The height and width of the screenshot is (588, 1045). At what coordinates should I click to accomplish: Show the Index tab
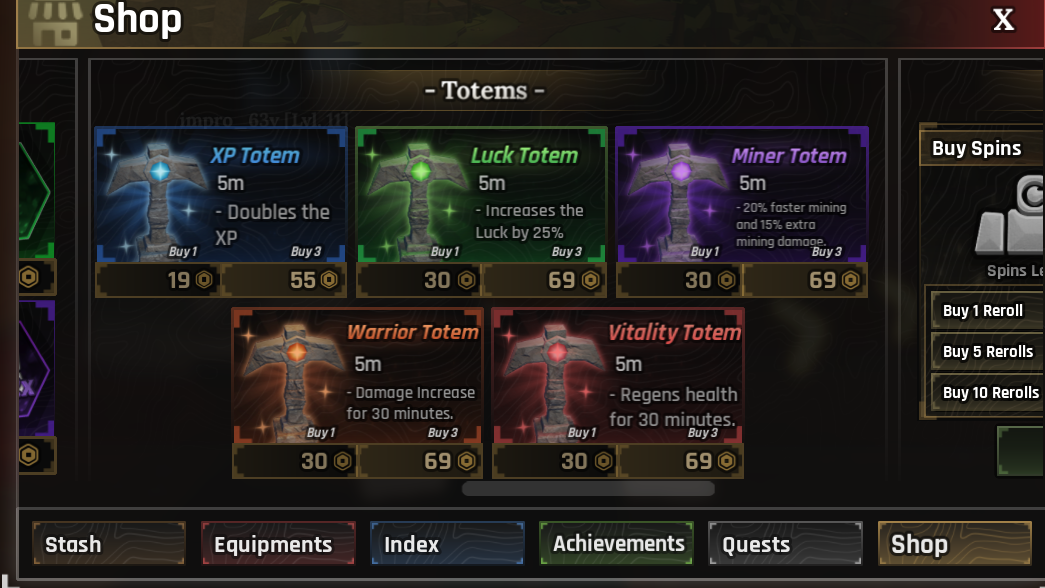click(x=446, y=544)
